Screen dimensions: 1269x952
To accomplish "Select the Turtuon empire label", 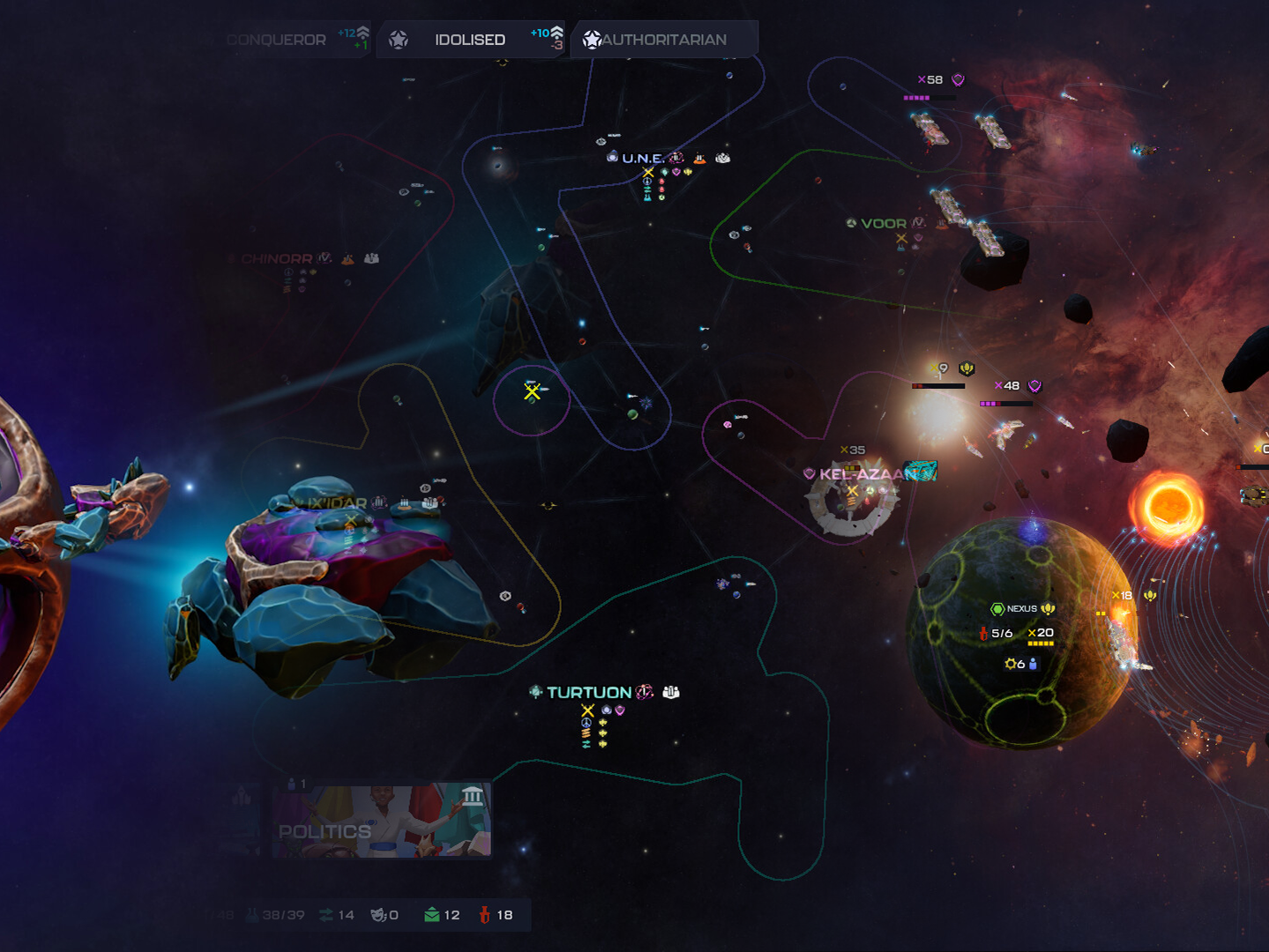I will pos(588,693).
